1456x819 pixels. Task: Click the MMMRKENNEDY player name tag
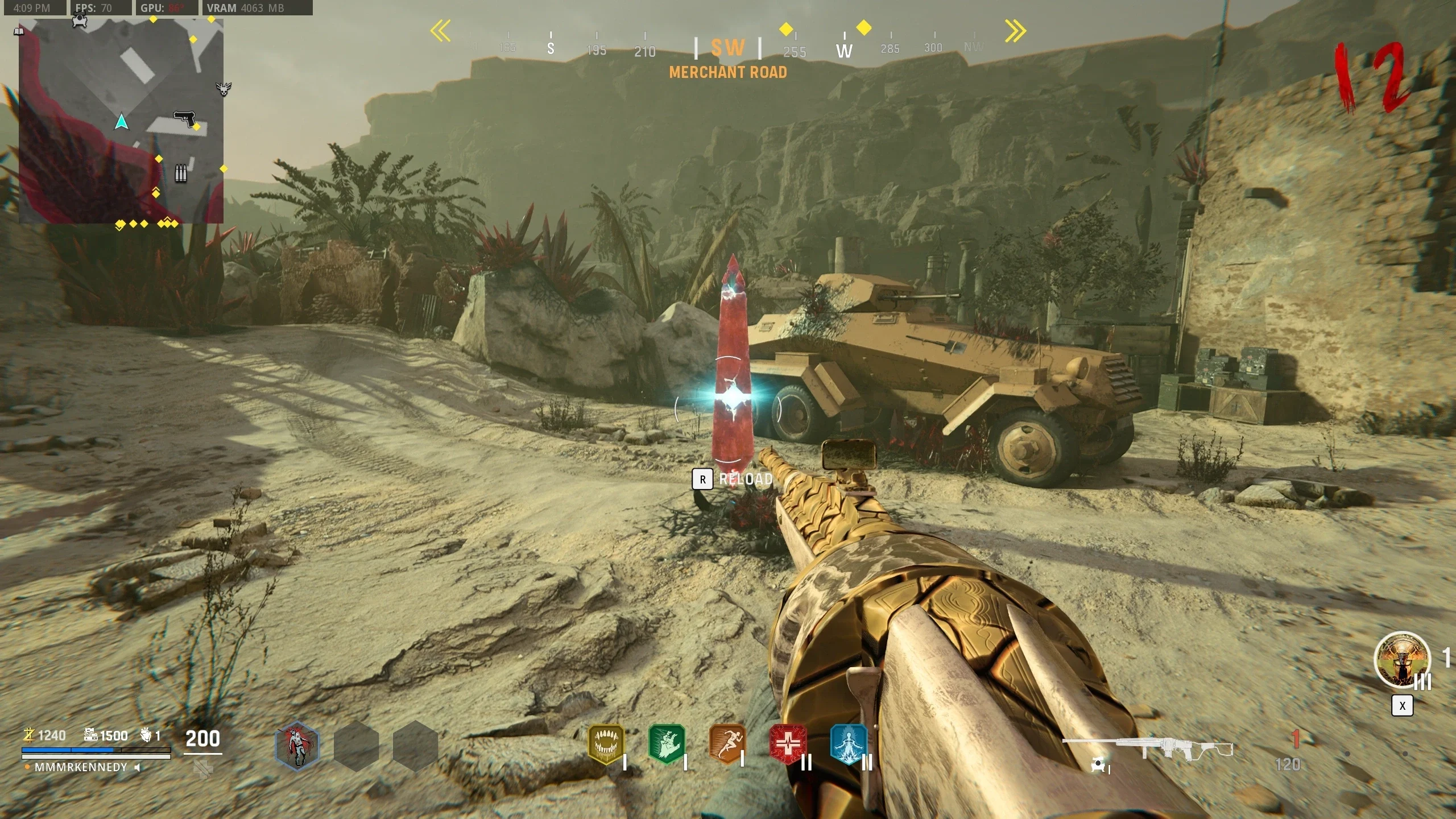(81, 767)
